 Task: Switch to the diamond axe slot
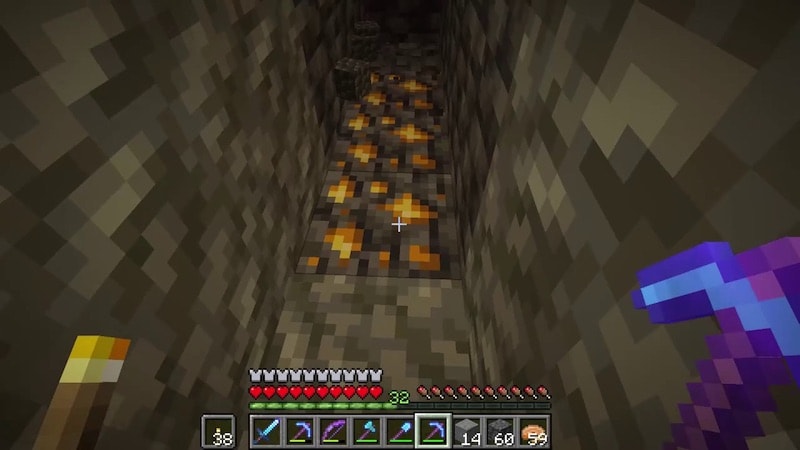pos(365,432)
